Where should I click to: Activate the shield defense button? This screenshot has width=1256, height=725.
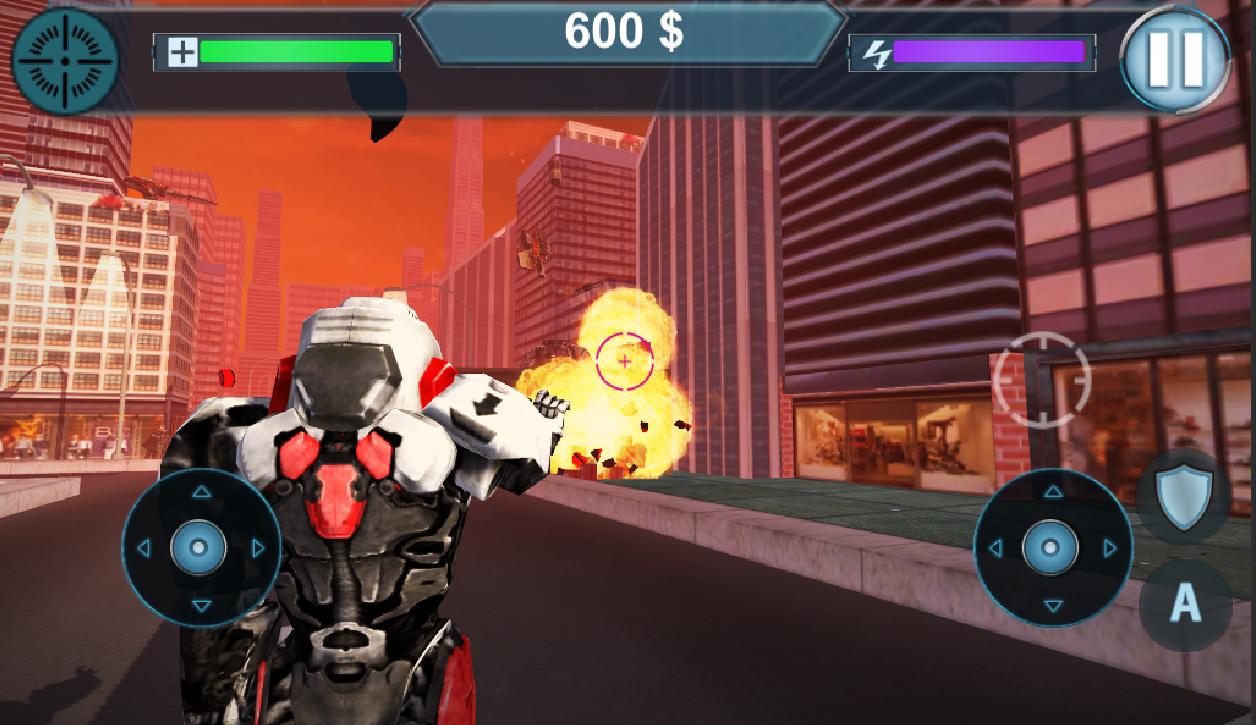pyautogui.click(x=1184, y=497)
